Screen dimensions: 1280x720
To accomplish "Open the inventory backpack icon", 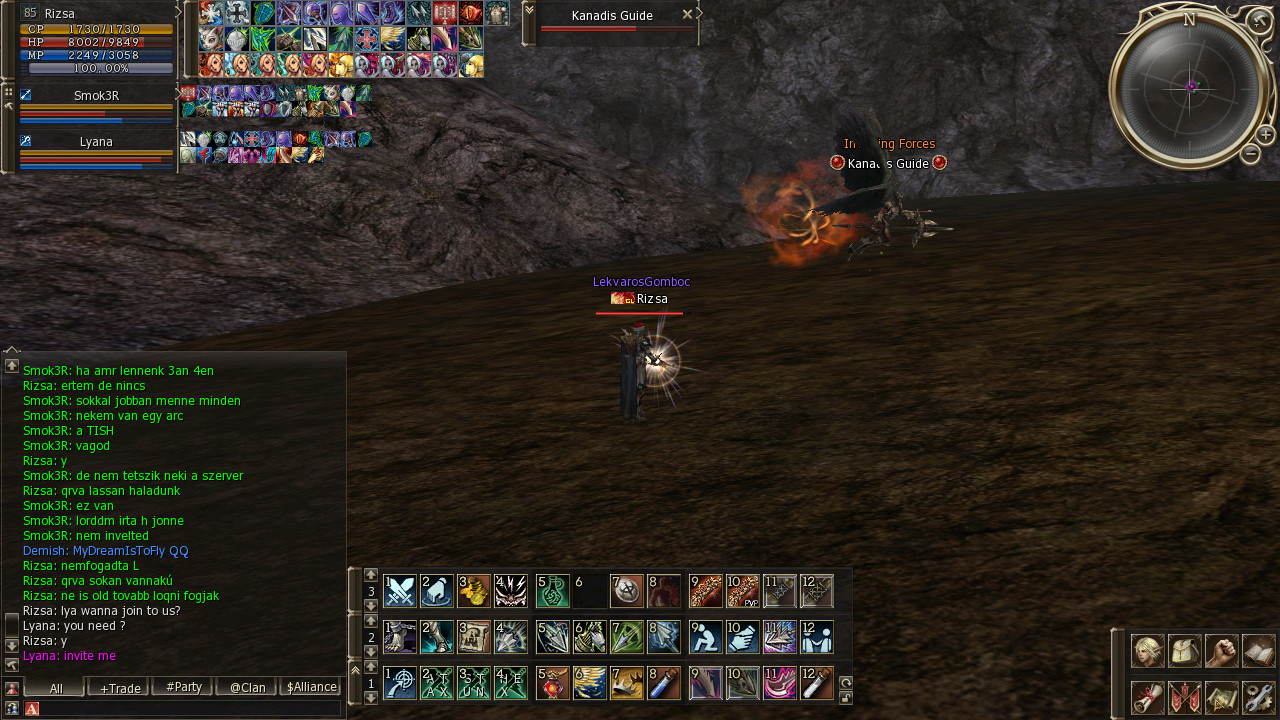I will coord(1184,651).
